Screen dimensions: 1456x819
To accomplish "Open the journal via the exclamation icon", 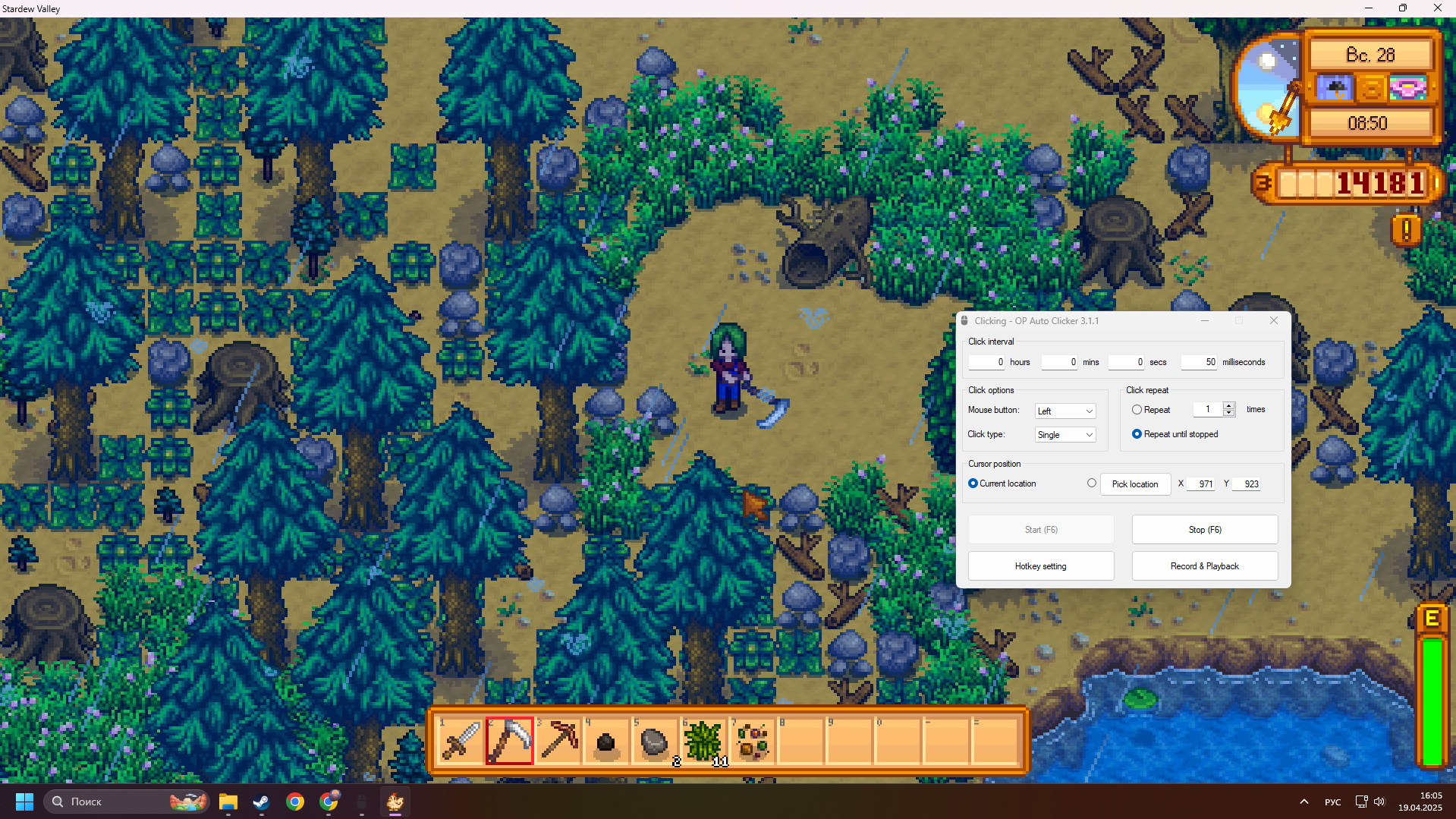I will pyautogui.click(x=1406, y=229).
